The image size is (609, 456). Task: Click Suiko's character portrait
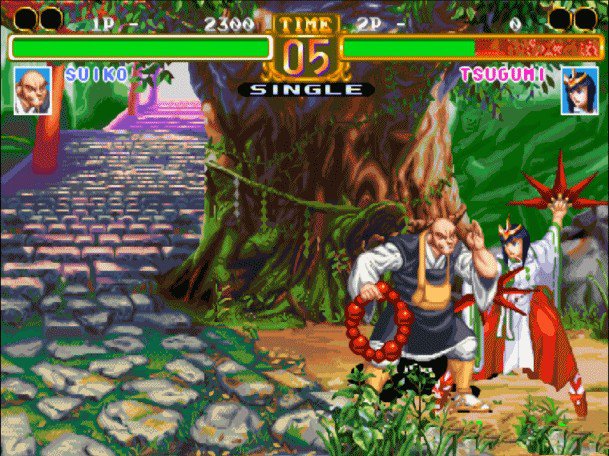tap(33, 90)
